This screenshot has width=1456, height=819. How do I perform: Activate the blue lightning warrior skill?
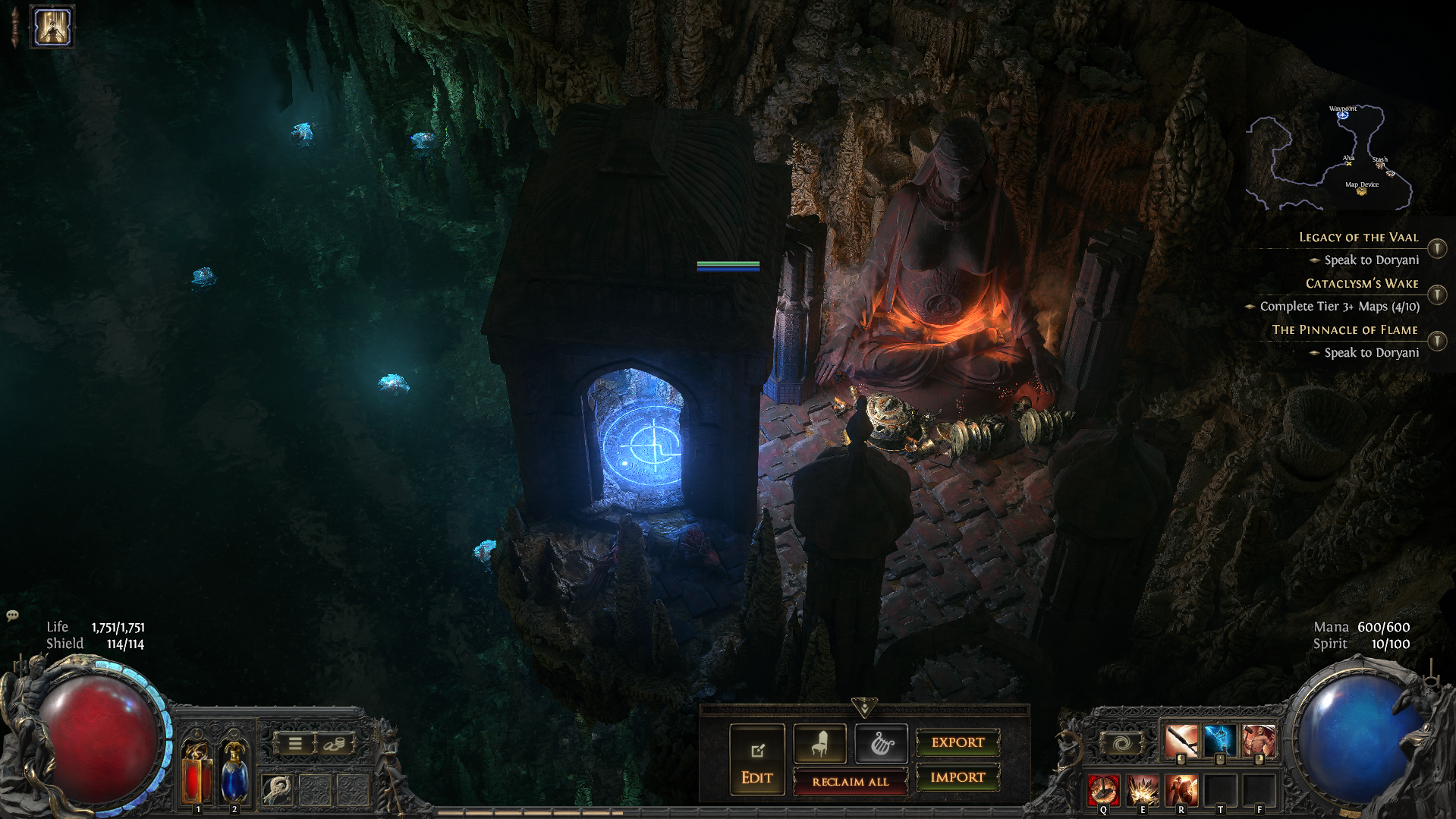pyautogui.click(x=1220, y=741)
